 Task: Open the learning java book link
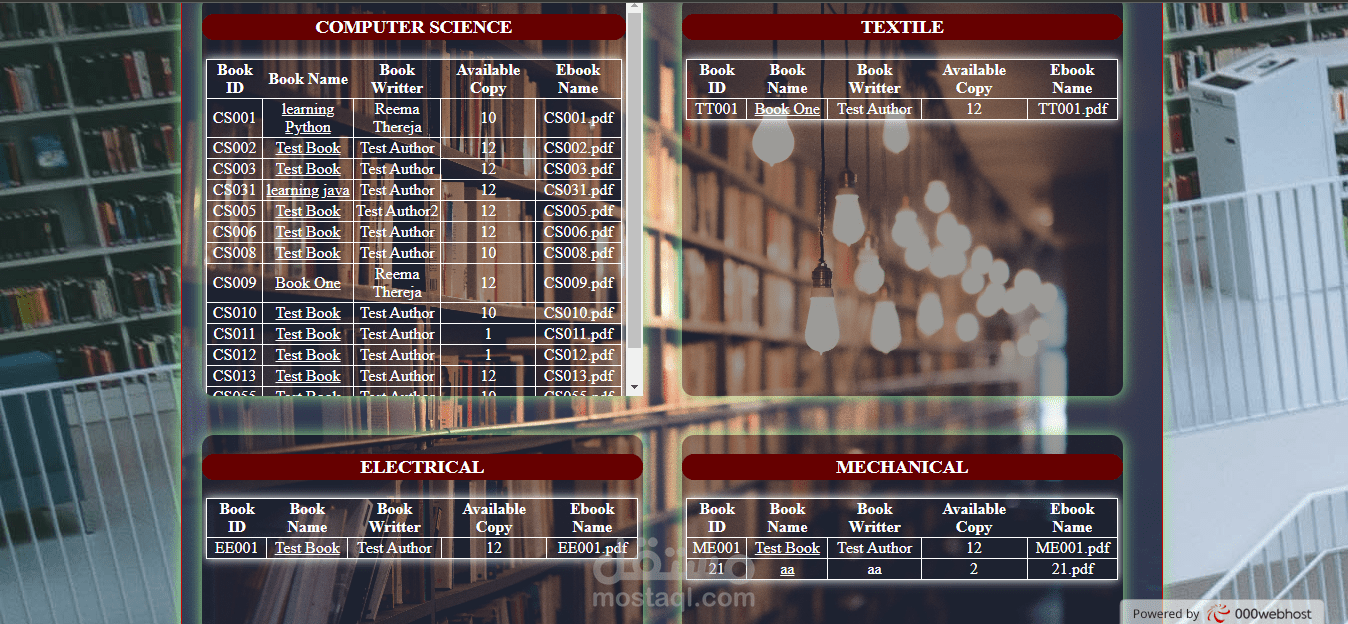(308, 190)
